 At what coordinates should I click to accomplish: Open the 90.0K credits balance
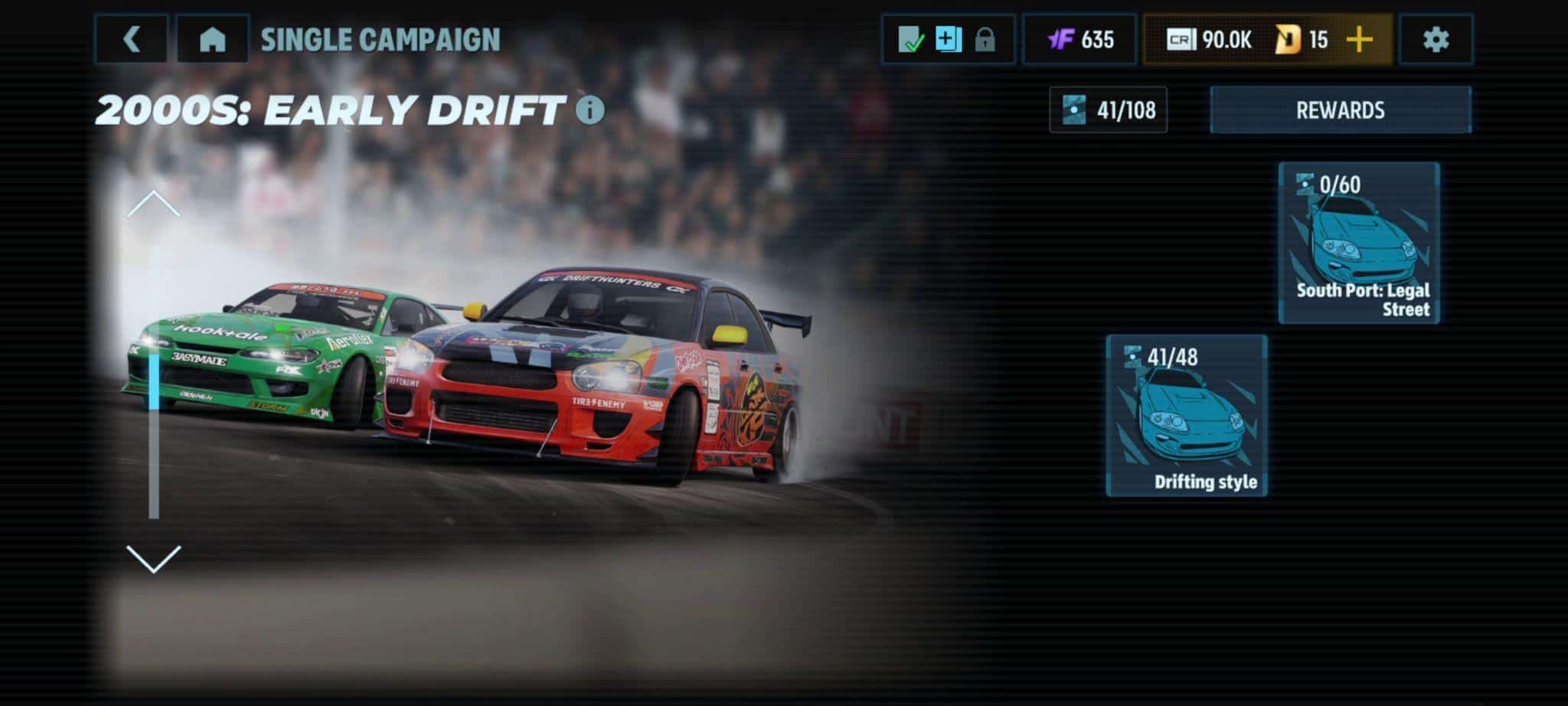[x=1210, y=39]
